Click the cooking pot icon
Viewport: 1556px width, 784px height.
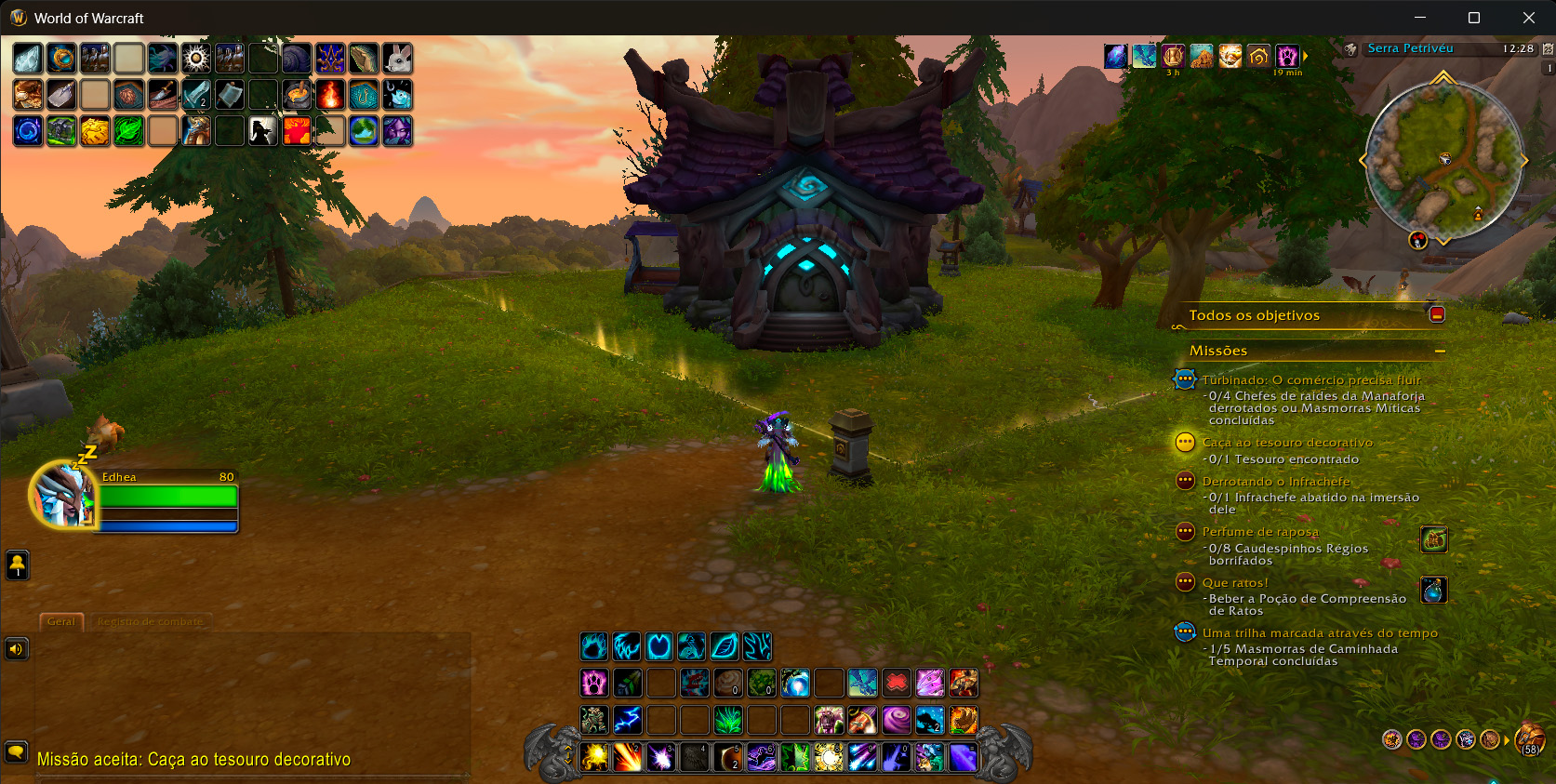297,95
